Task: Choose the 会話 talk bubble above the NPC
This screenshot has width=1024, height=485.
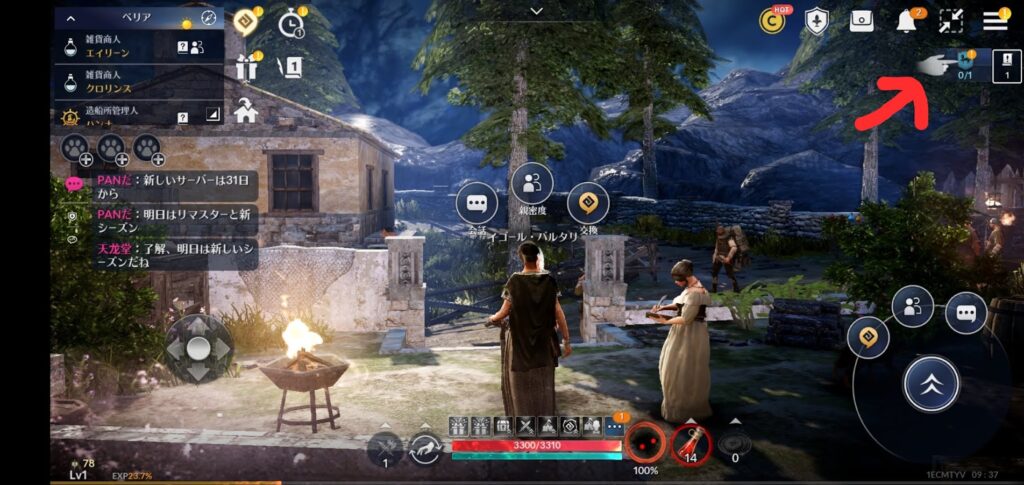Action: [x=477, y=204]
